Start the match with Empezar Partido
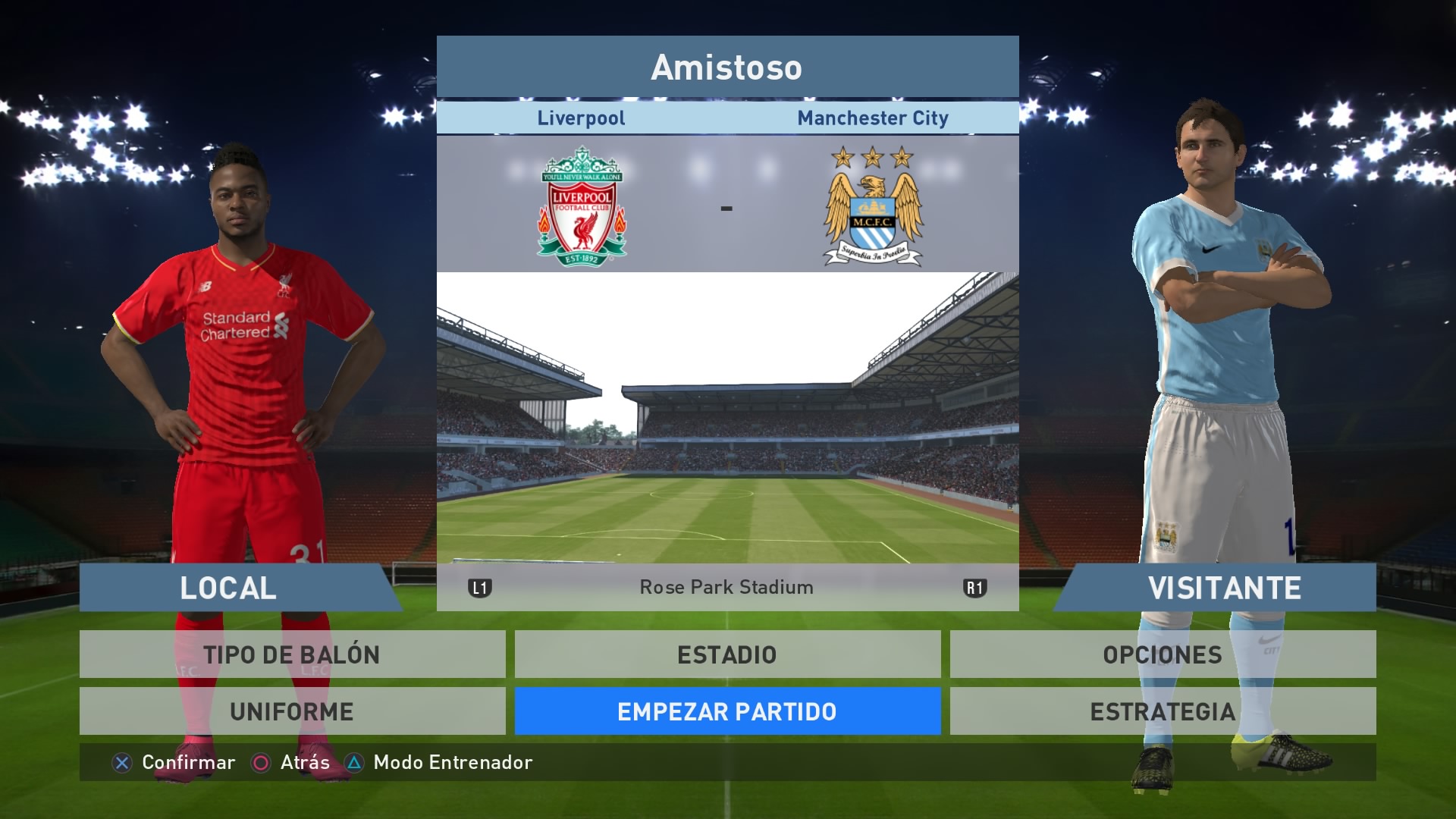The image size is (1456, 819). (x=727, y=711)
